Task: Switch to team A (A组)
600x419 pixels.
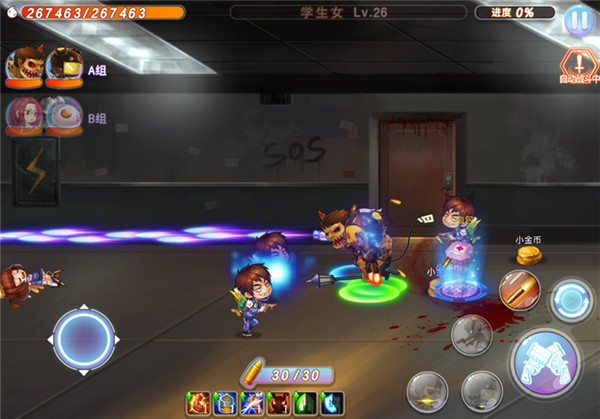Action: (x=97, y=71)
